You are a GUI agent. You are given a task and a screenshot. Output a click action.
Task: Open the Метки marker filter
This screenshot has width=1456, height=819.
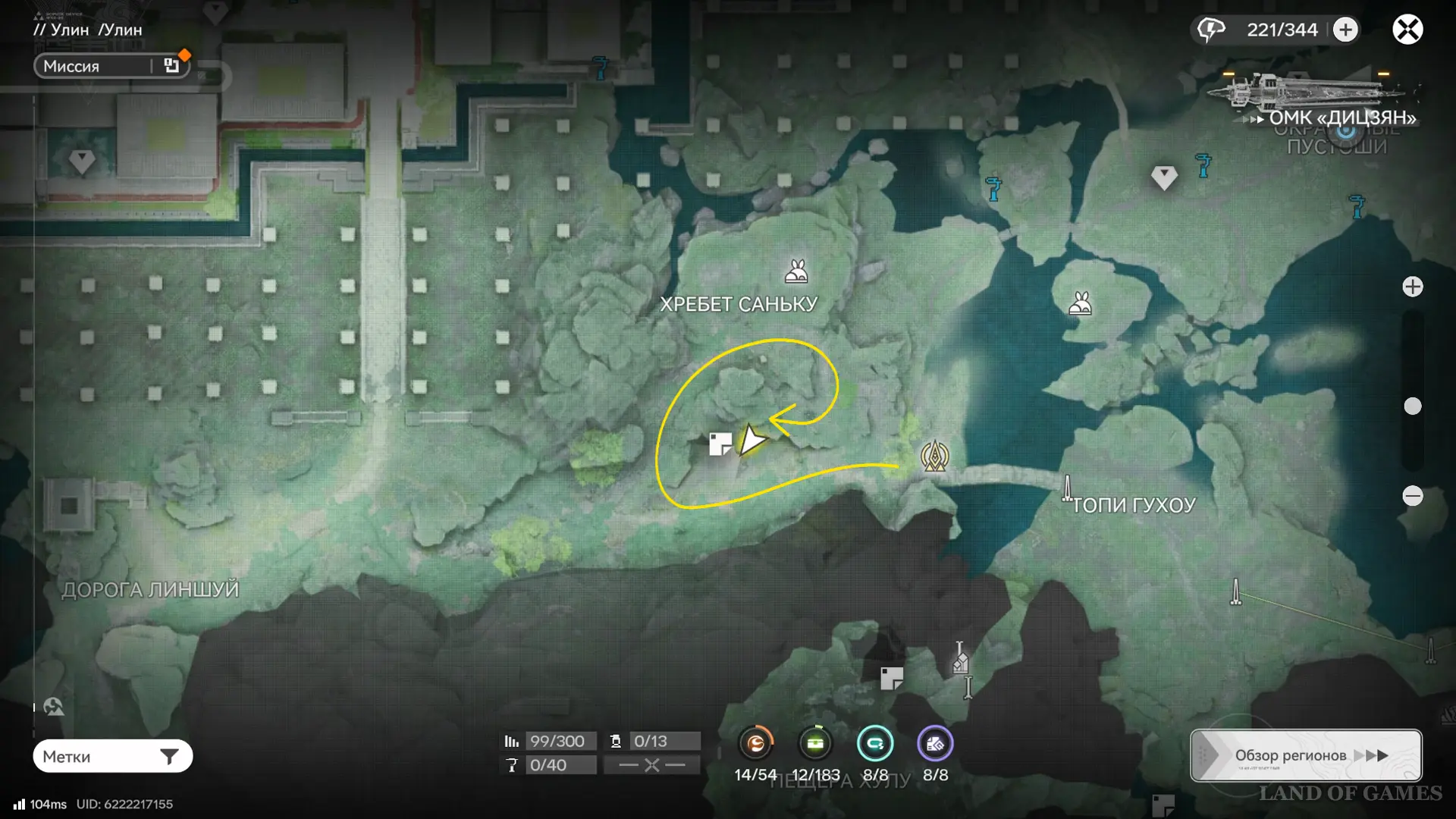(x=112, y=756)
